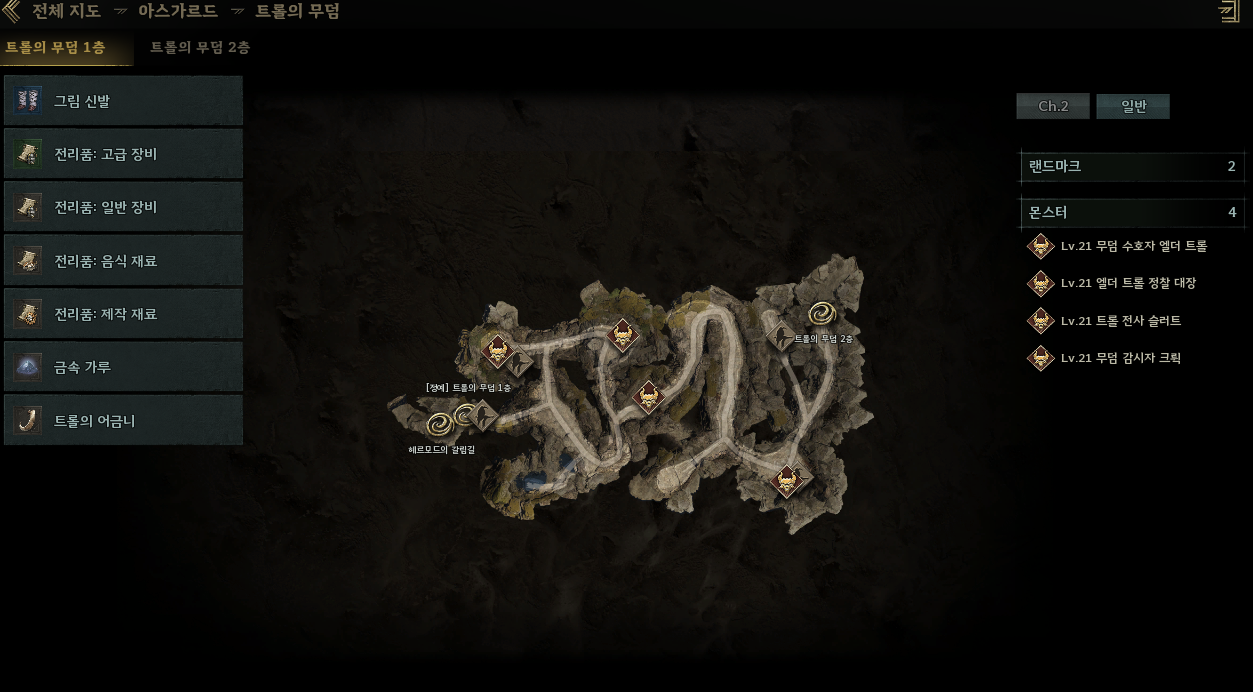1253x692 pixels.
Task: Go back using the top-left arrow
Action: click(11, 12)
